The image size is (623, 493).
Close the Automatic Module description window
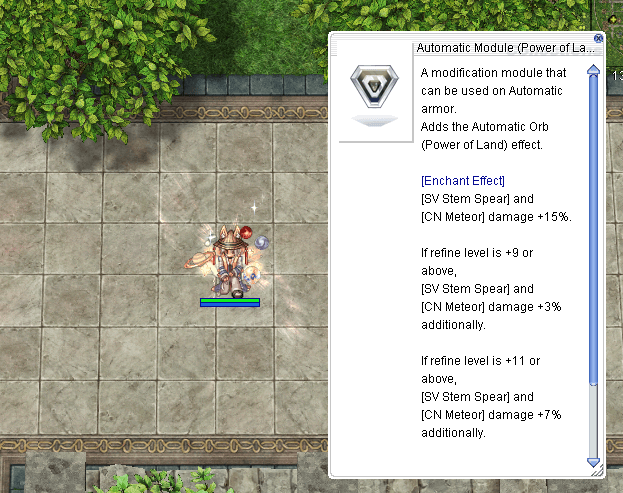[x=599, y=39]
